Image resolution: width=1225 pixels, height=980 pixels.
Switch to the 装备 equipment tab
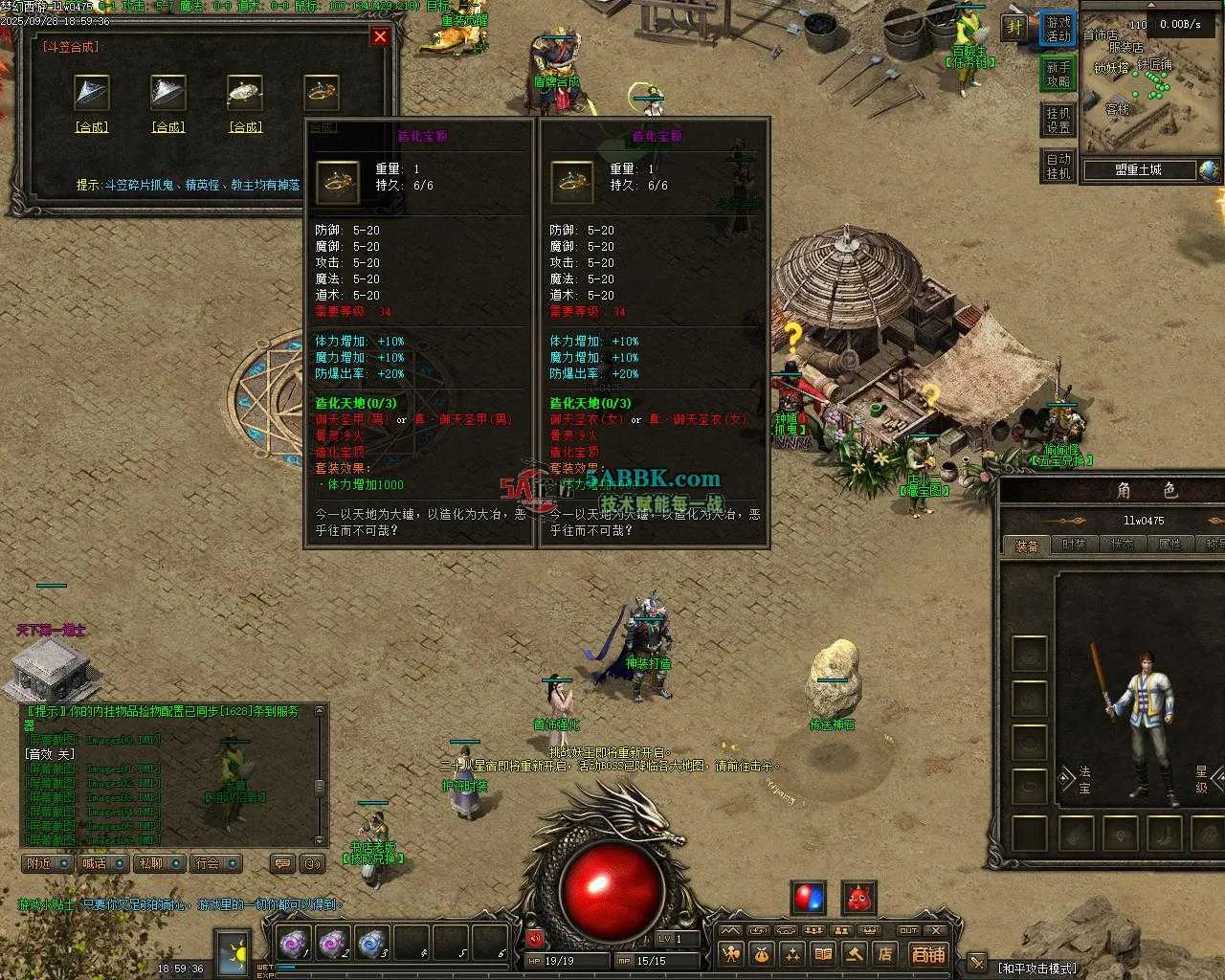click(1026, 545)
